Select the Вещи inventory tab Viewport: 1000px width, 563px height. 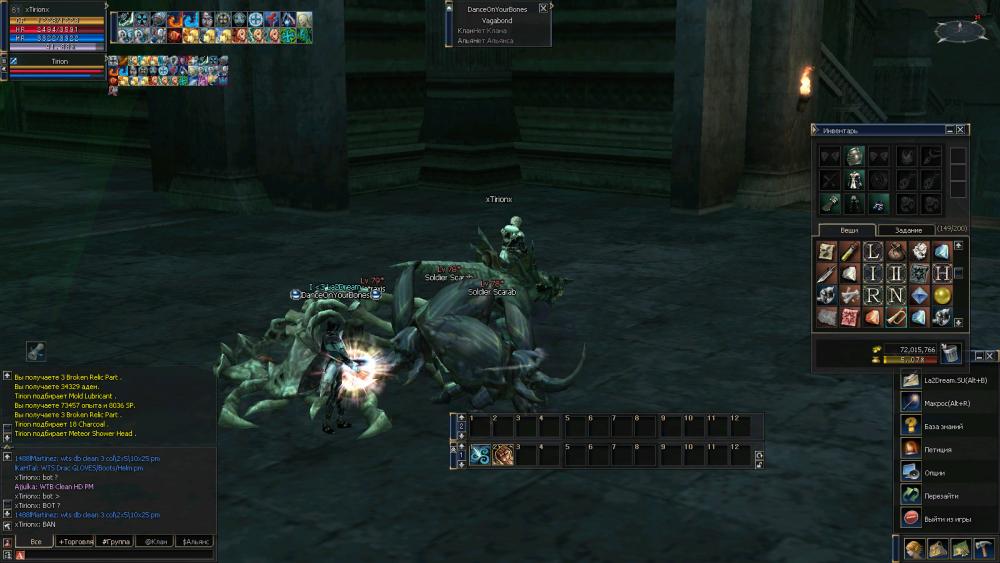coord(849,230)
